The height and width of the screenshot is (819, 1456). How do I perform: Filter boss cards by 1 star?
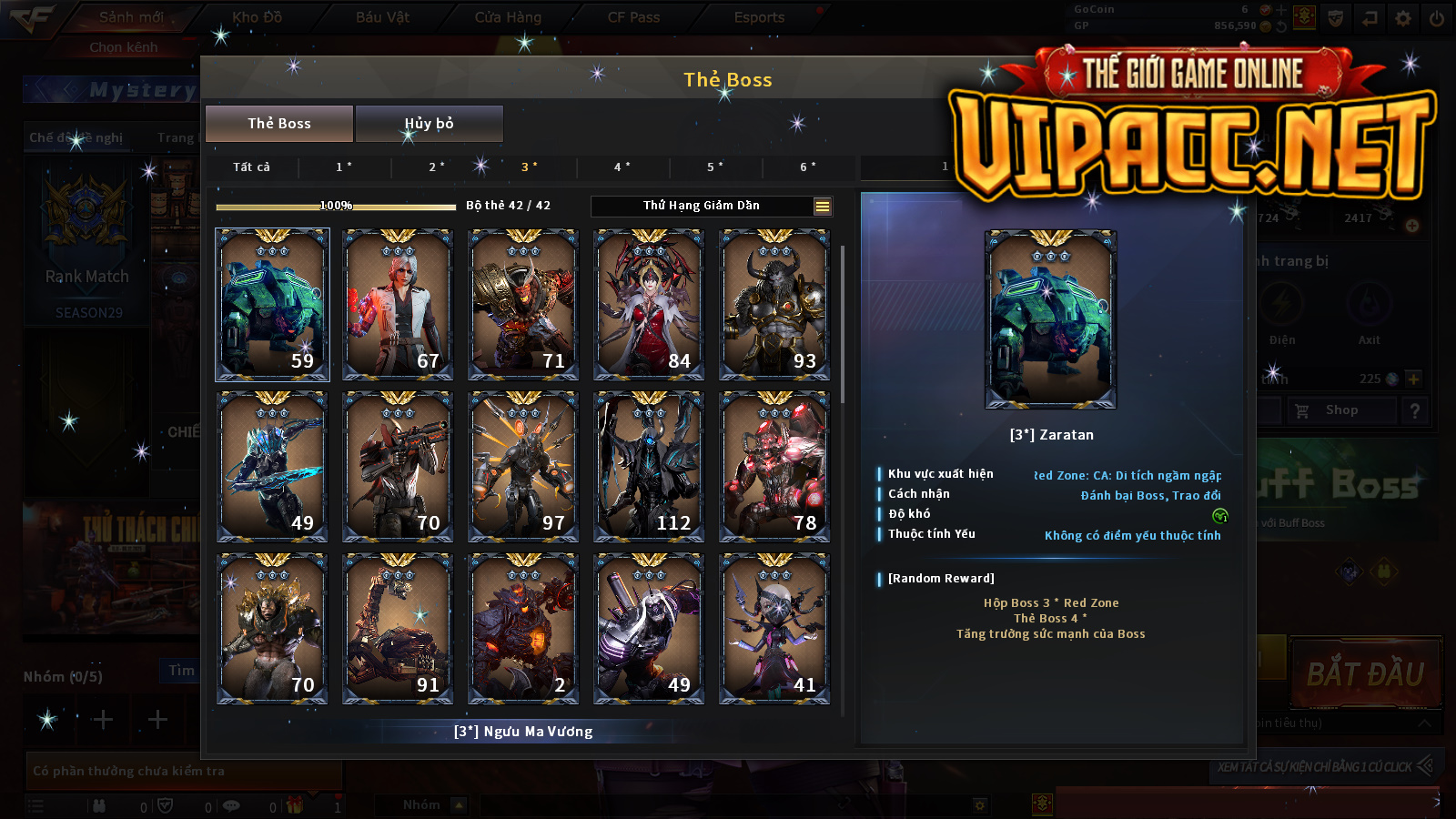click(344, 167)
